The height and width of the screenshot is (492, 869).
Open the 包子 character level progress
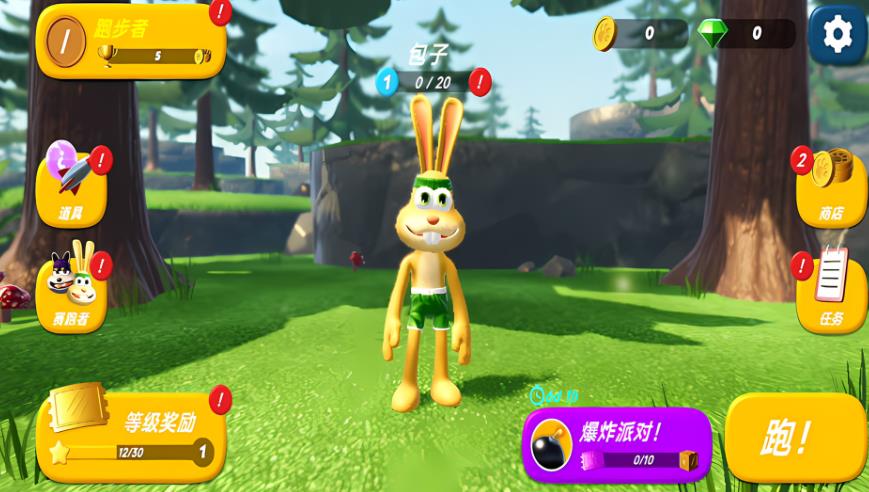(431, 82)
